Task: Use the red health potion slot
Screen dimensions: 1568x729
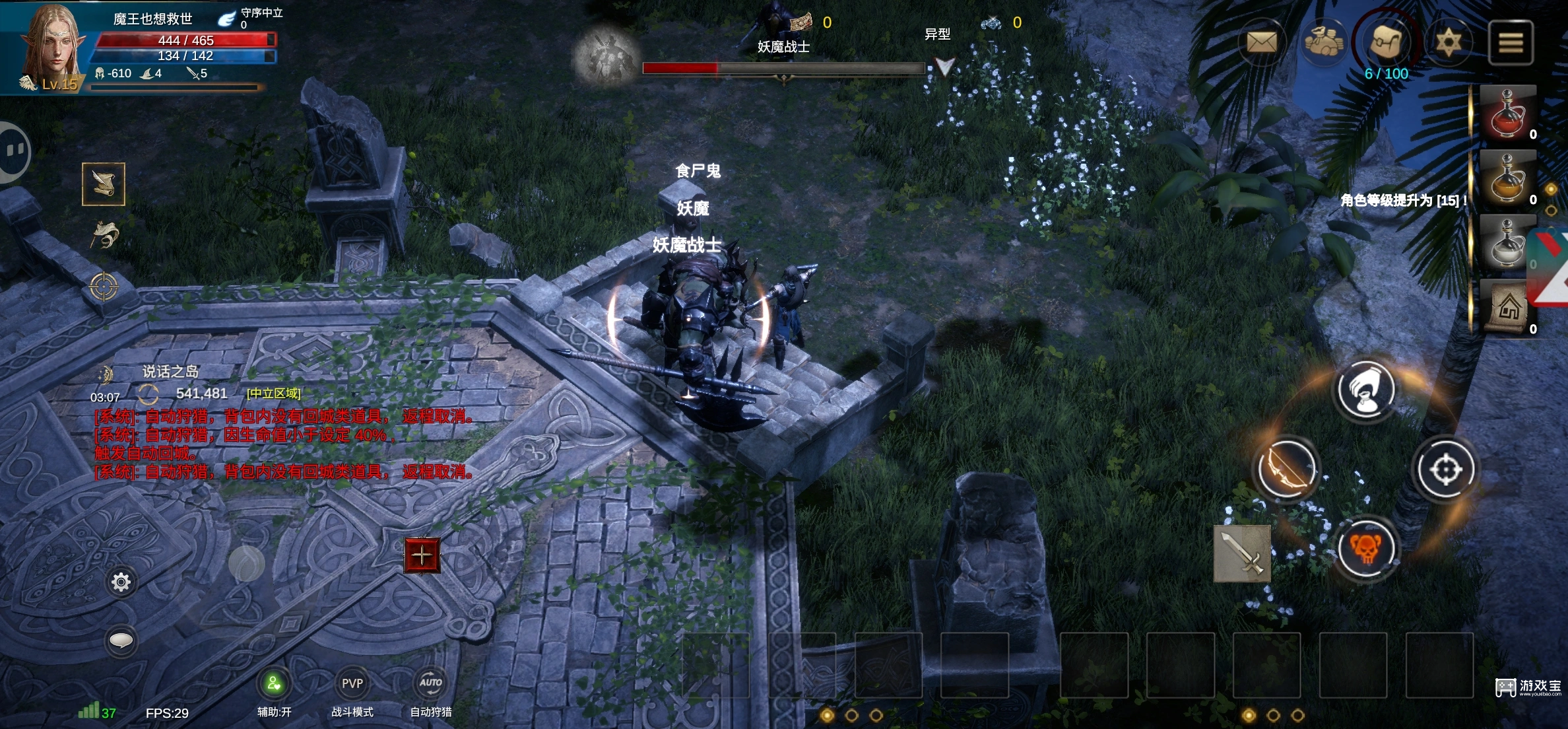Action: pos(1507,113)
